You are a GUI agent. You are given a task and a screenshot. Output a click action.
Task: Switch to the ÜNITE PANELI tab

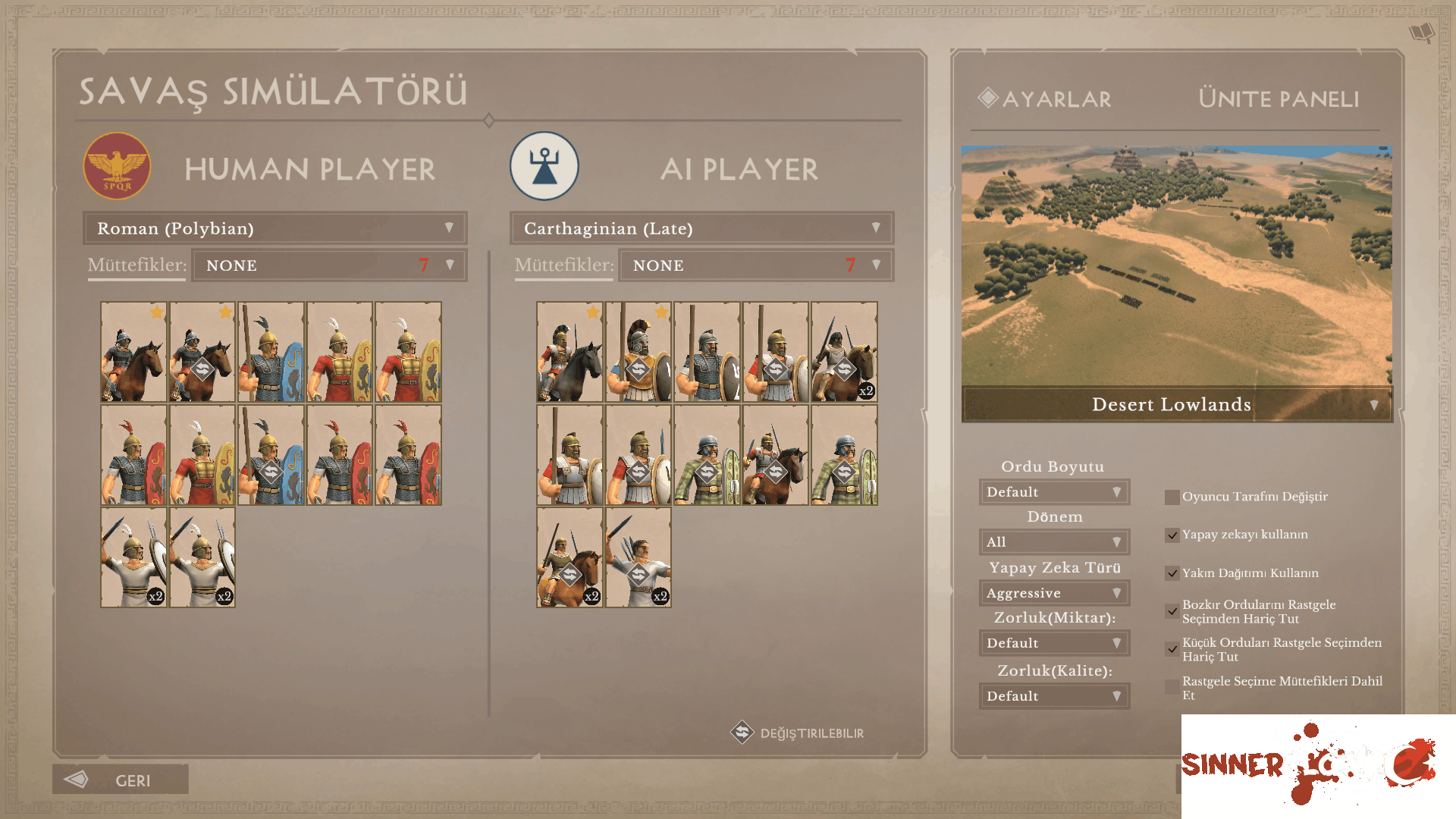coord(1277,99)
